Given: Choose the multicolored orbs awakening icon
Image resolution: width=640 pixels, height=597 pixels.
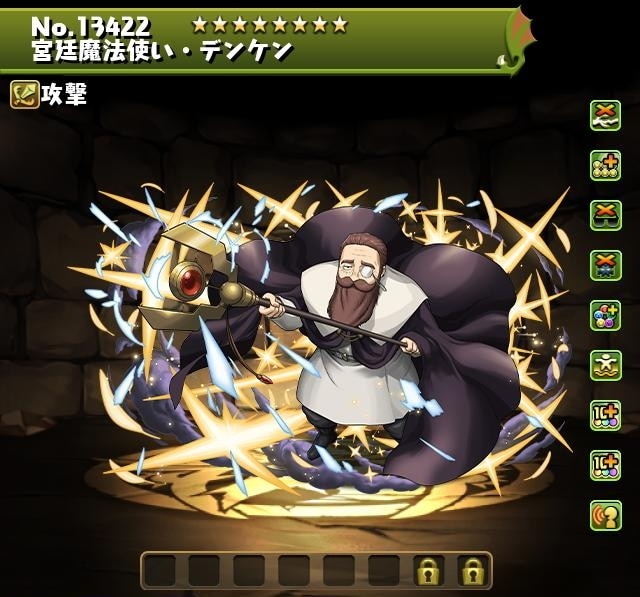Looking at the screenshot, I should coord(605,315).
